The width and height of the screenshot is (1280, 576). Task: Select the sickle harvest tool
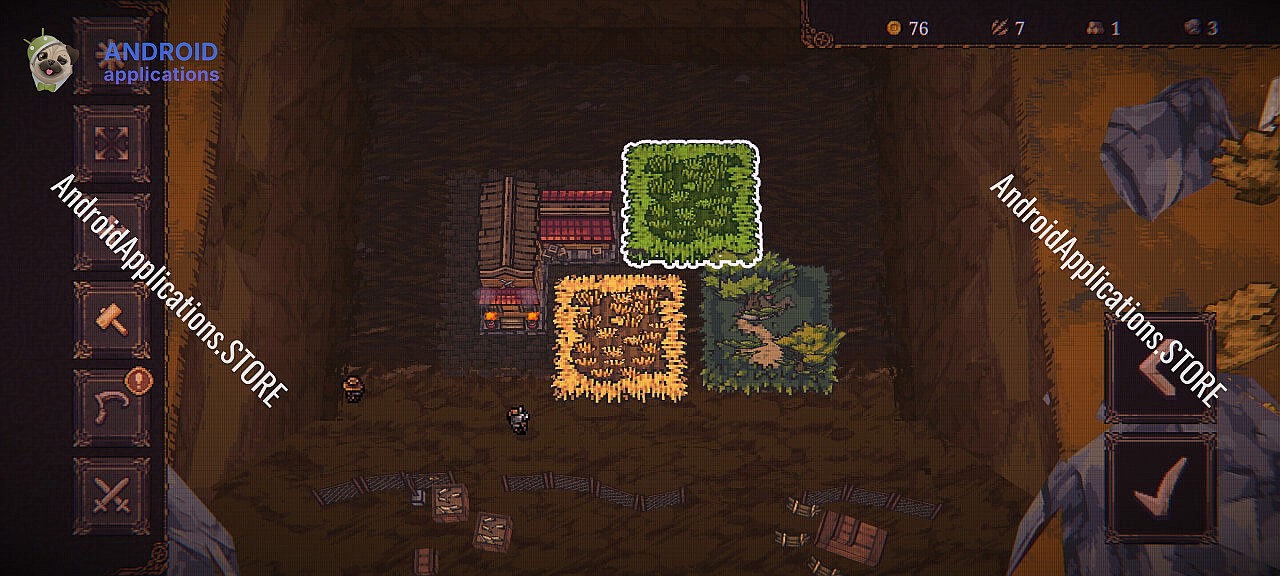111,407
